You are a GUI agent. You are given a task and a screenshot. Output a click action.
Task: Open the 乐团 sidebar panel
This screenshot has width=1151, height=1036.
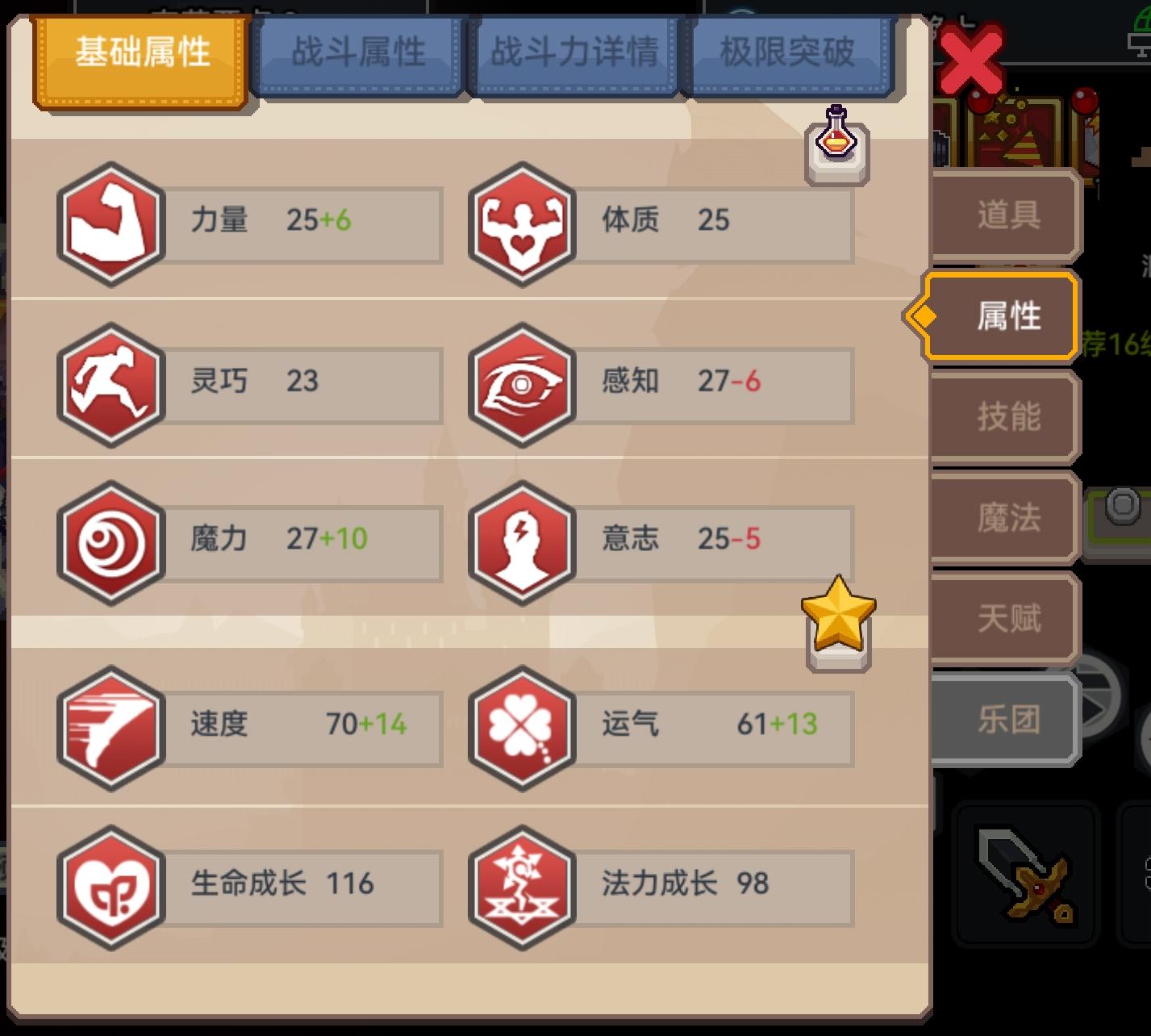(1002, 720)
